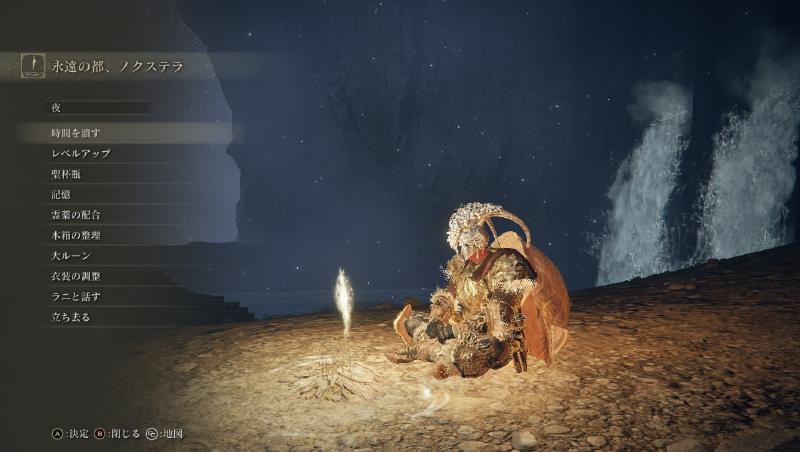Choose 立ち去る to leave the grace
This screenshot has width=800, height=452.
pos(71,317)
